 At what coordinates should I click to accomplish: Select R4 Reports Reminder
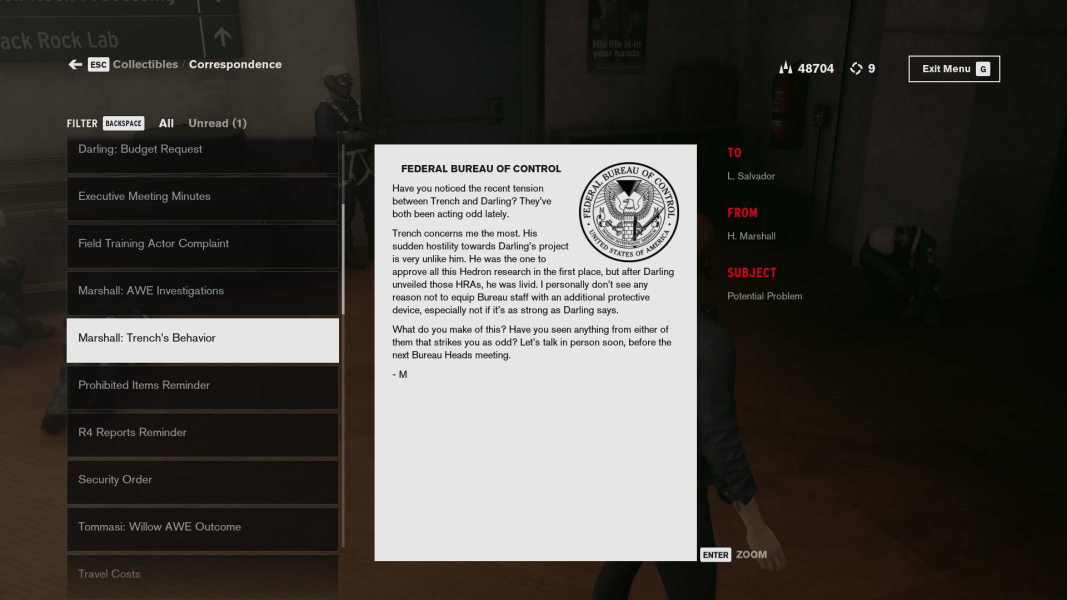point(202,433)
